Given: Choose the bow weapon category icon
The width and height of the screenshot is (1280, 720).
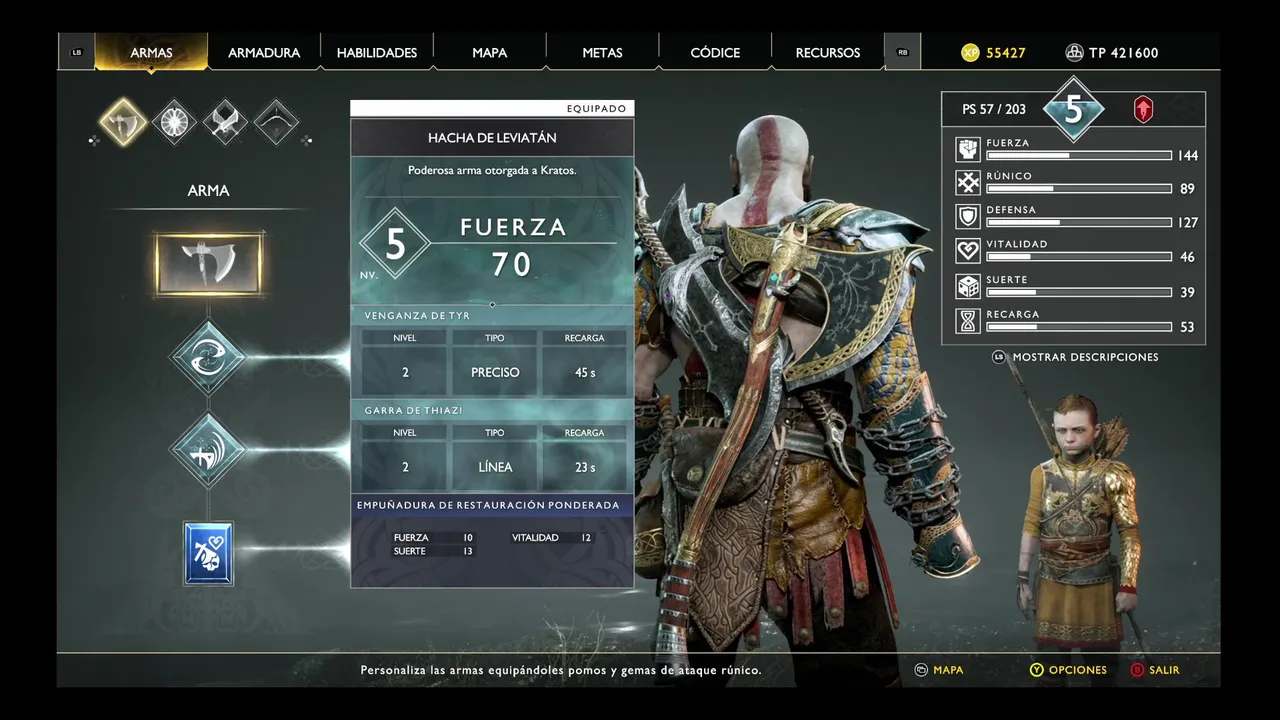Looking at the screenshot, I should tap(276, 122).
